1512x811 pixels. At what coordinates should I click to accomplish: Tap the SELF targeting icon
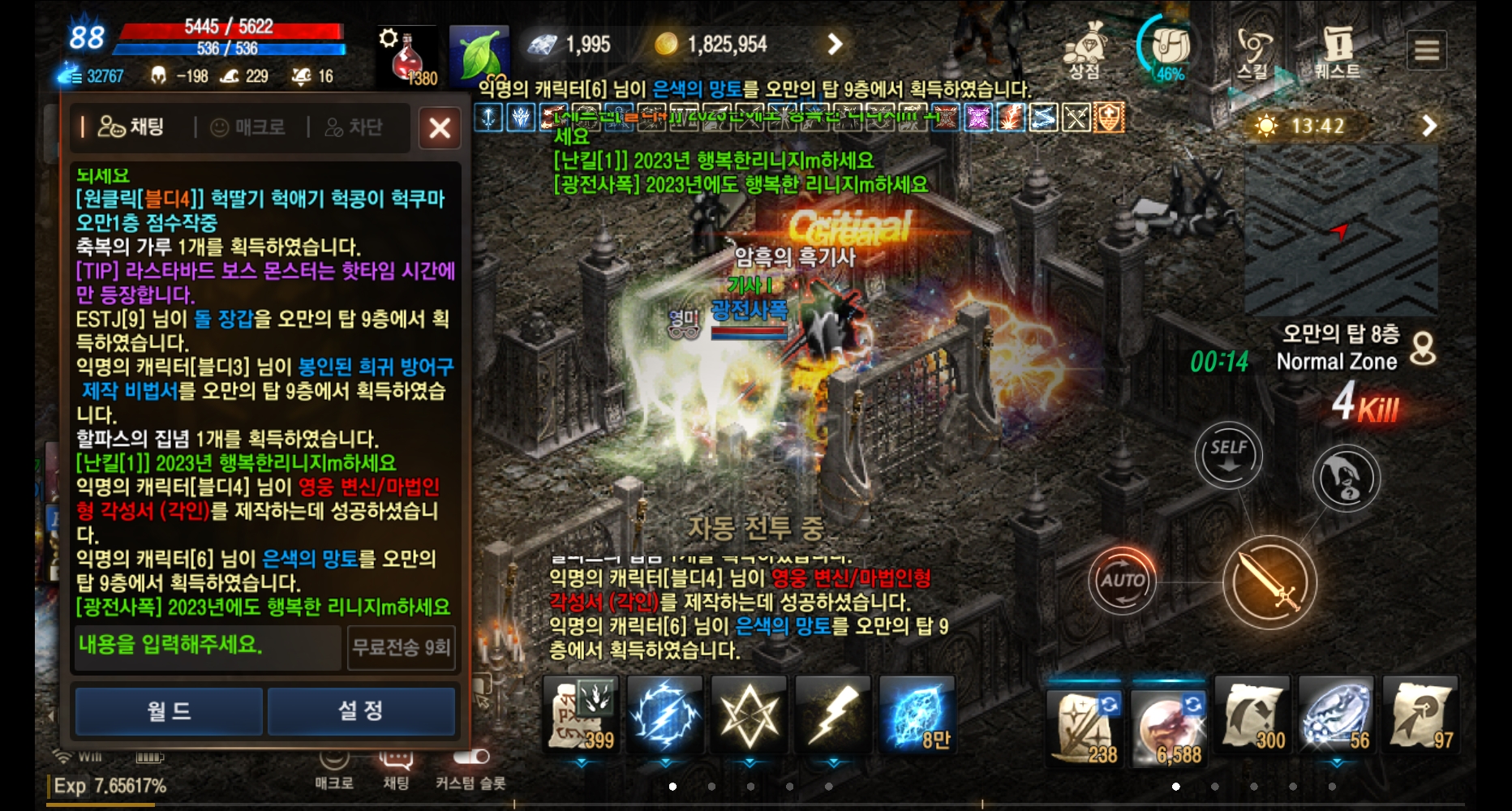(x=1230, y=455)
